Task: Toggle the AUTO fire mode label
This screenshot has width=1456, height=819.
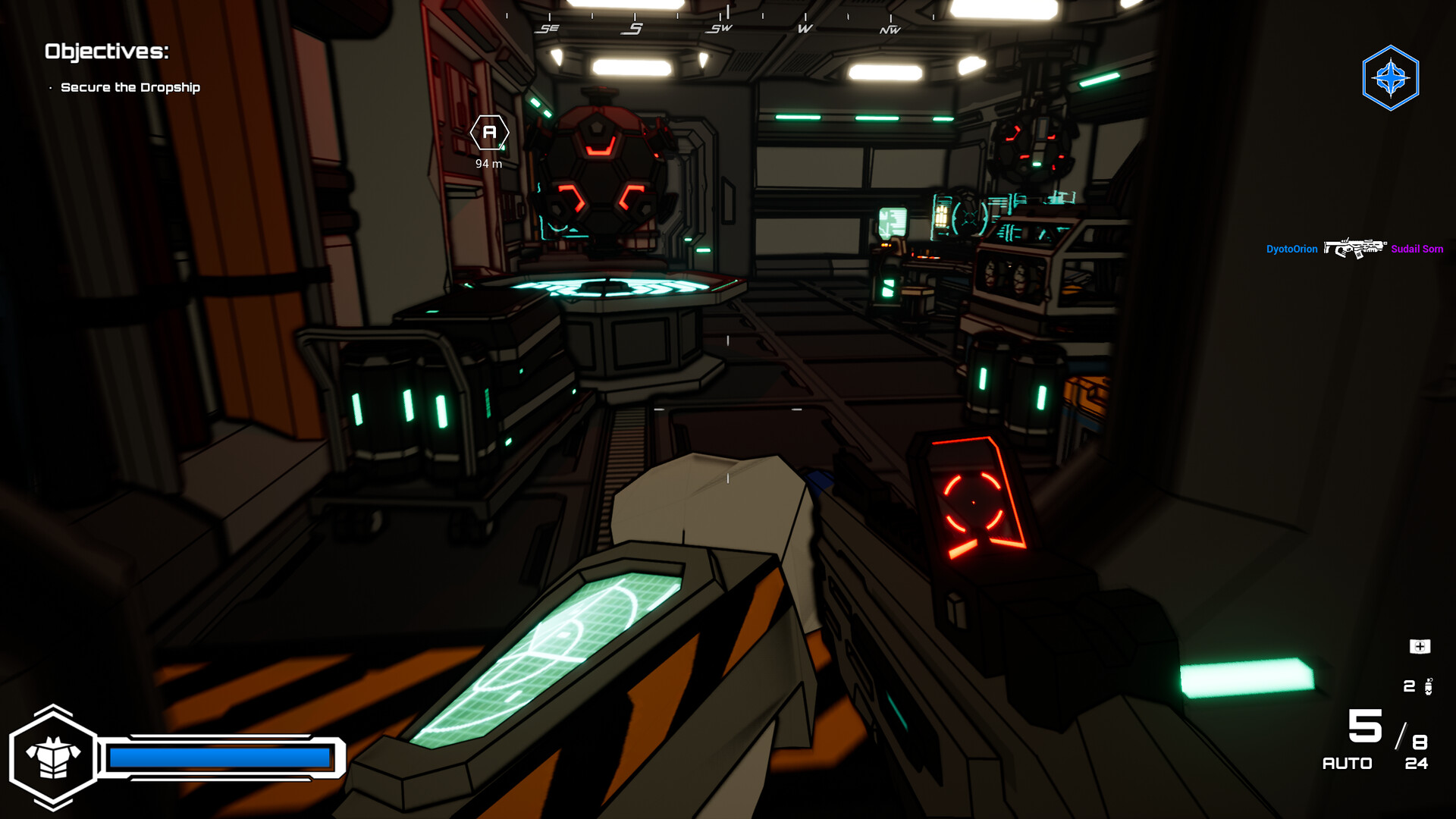Action: pos(1348,764)
